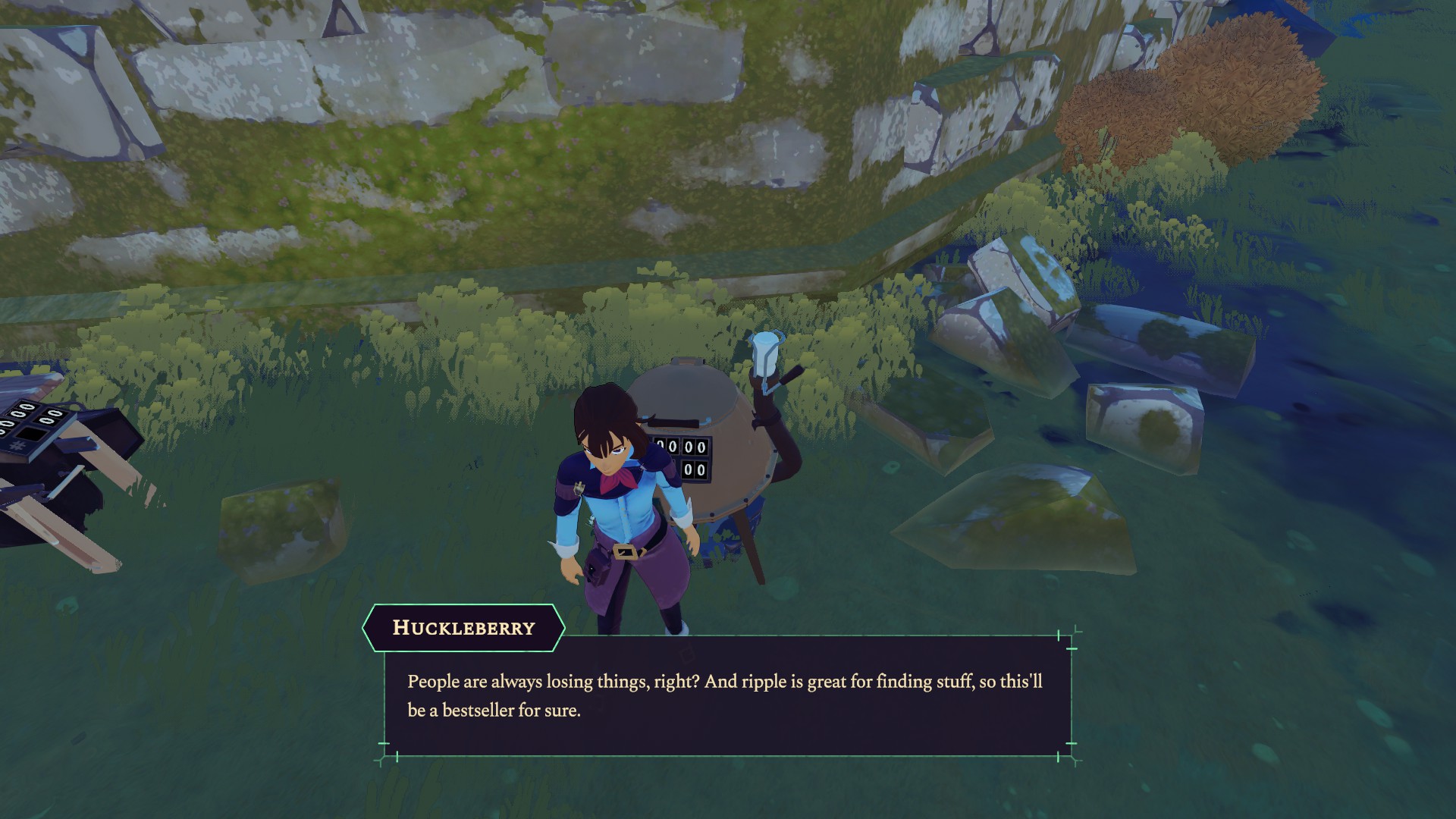Advance the Huckleberry dialogue text box
The width and height of the screenshot is (1456, 819).
tap(726, 695)
